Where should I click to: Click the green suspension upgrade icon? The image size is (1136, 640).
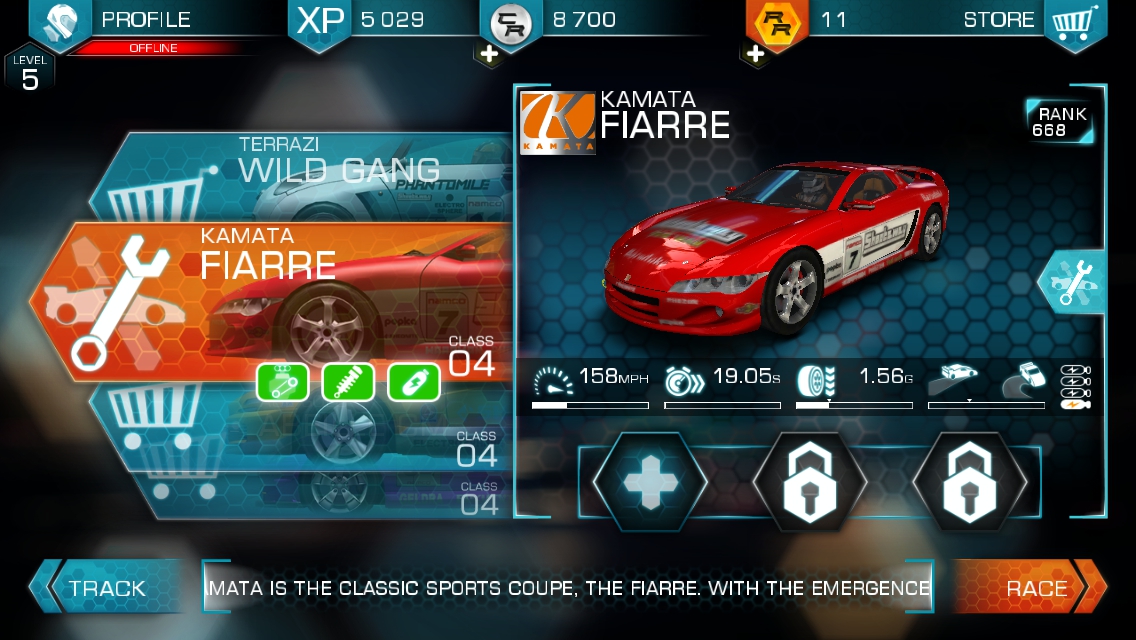click(348, 383)
